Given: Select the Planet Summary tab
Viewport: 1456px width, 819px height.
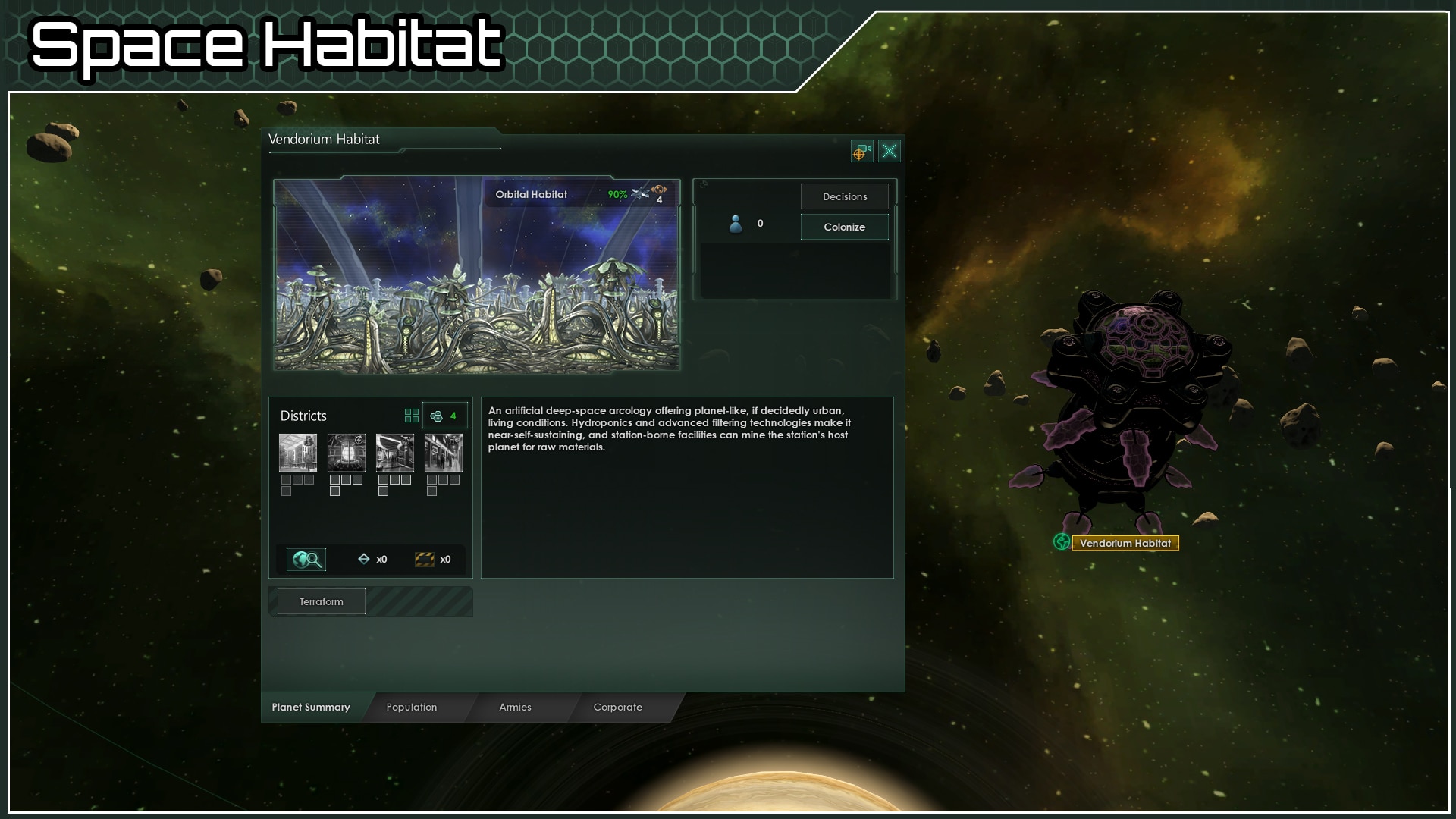Looking at the screenshot, I should (x=311, y=707).
